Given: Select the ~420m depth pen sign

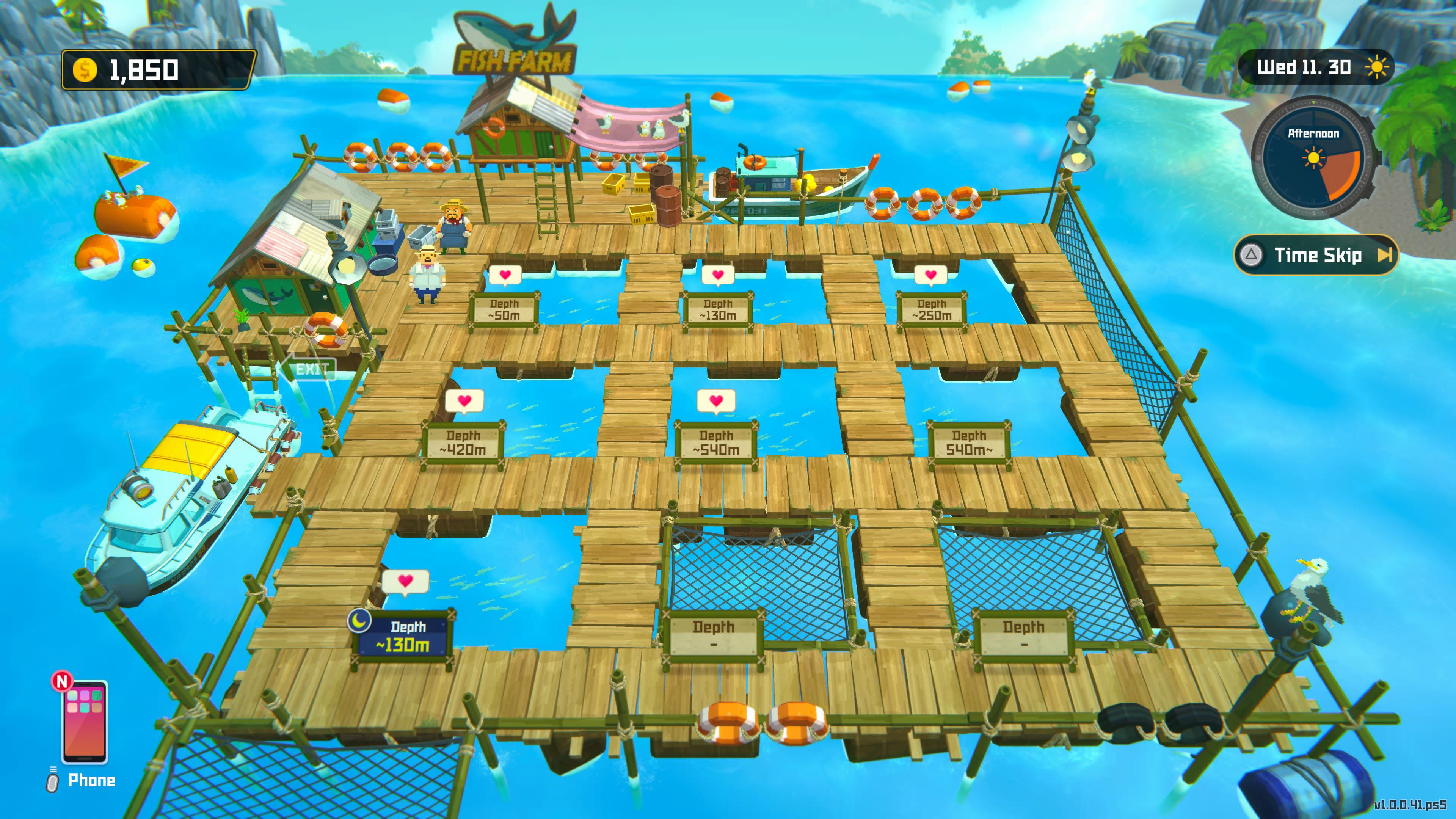Looking at the screenshot, I should pyautogui.click(x=463, y=443).
